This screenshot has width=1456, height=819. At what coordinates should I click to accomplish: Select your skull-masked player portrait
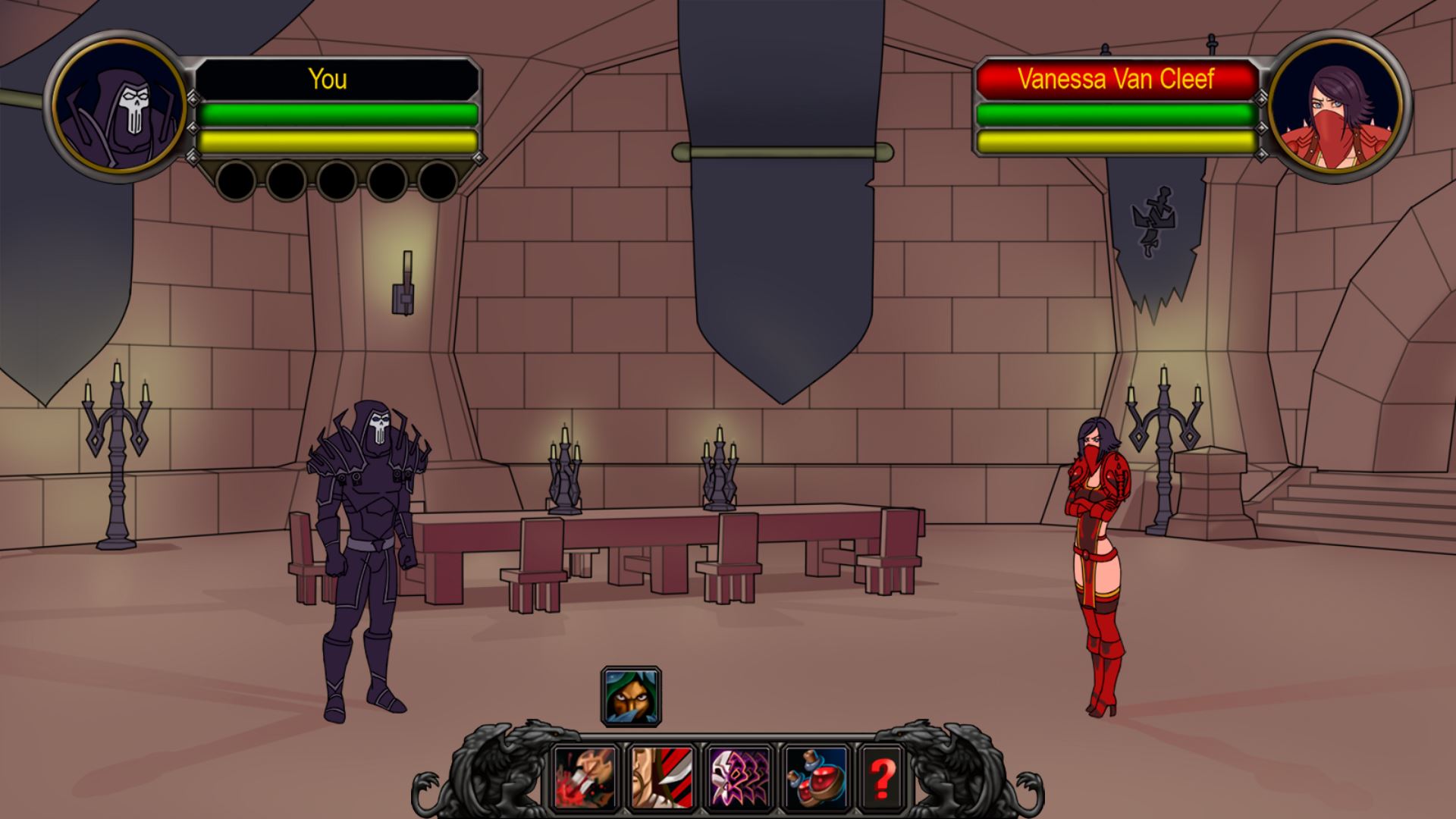pos(120,107)
